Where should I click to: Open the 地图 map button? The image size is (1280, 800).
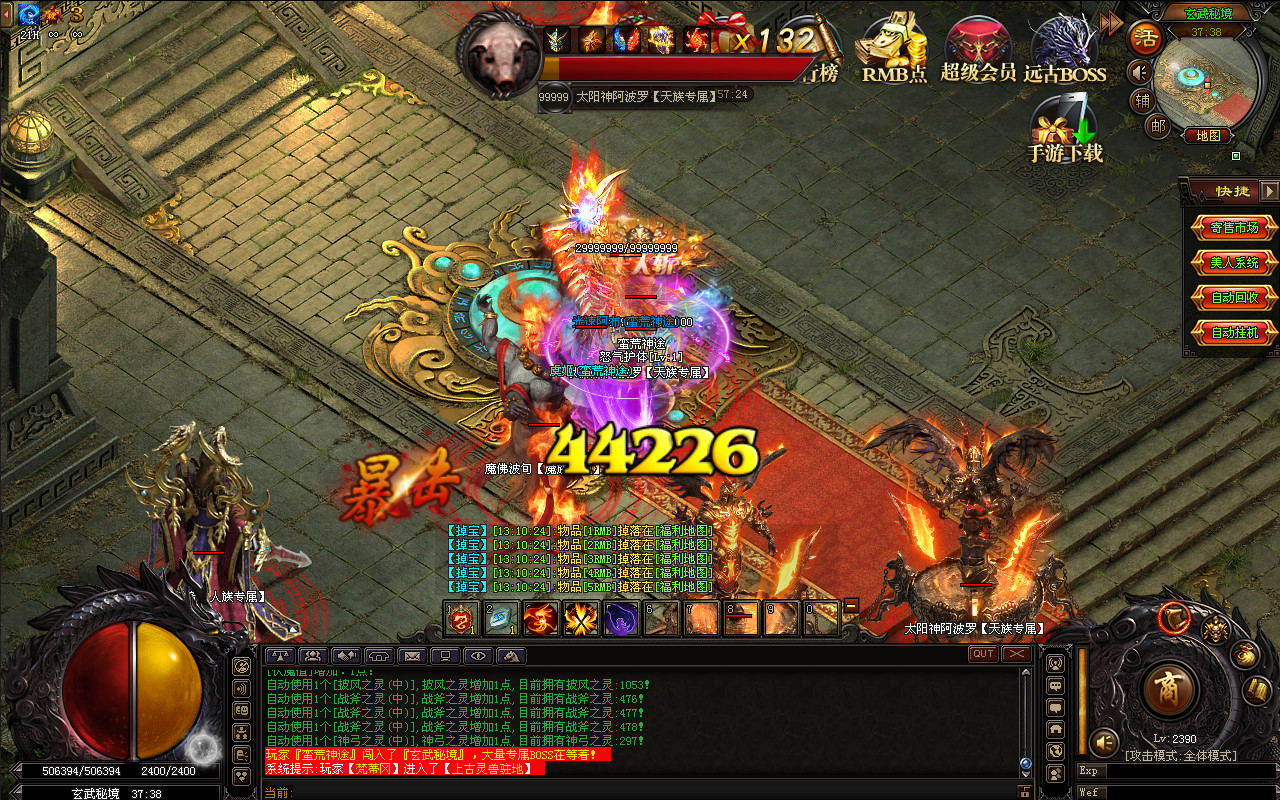pyautogui.click(x=1207, y=135)
